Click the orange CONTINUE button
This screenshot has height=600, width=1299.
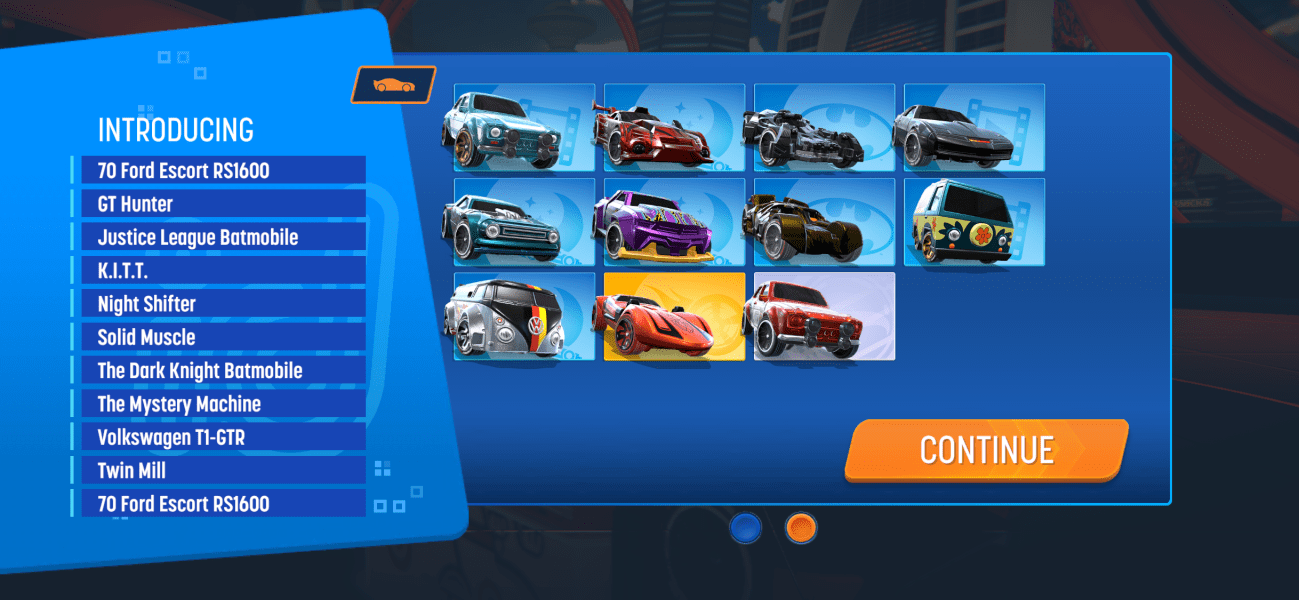[x=986, y=450]
